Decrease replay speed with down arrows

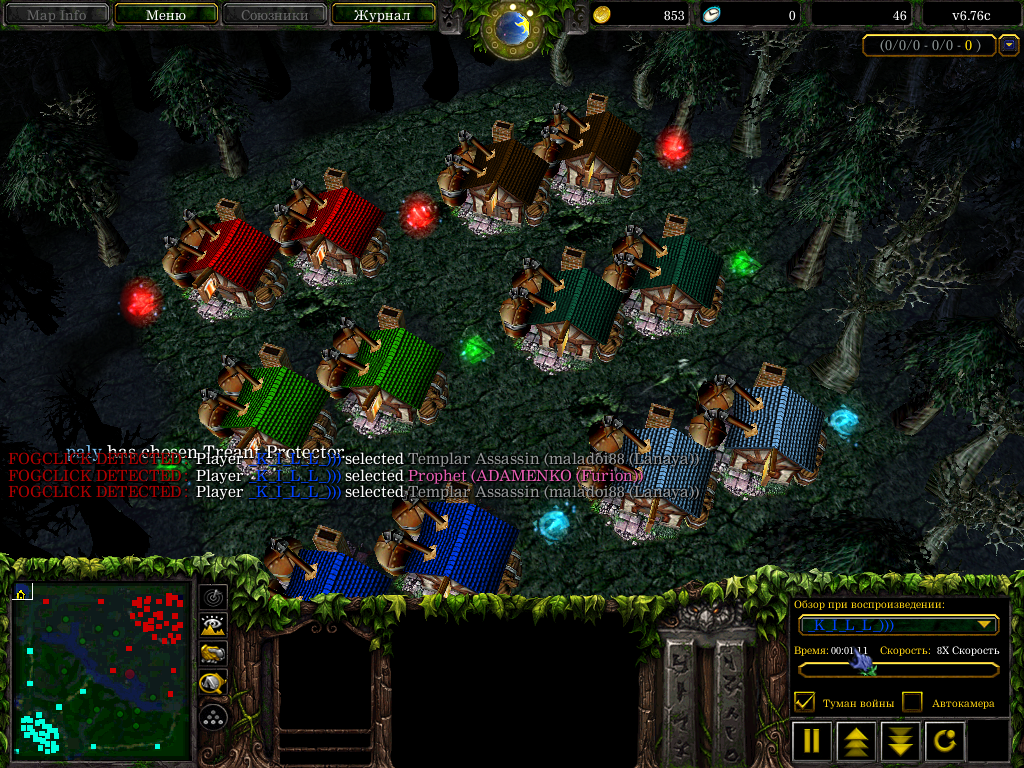[901, 741]
